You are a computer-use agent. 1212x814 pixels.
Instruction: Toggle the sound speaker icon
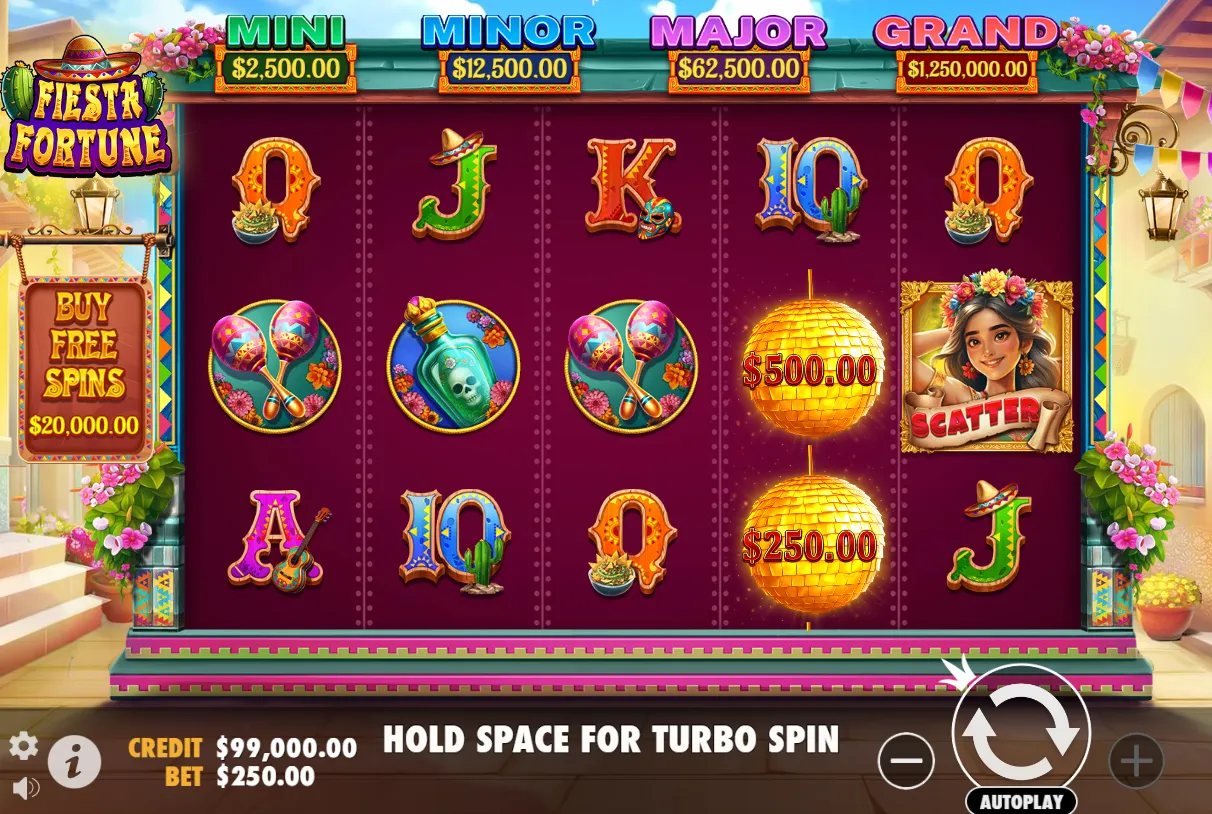(x=25, y=788)
